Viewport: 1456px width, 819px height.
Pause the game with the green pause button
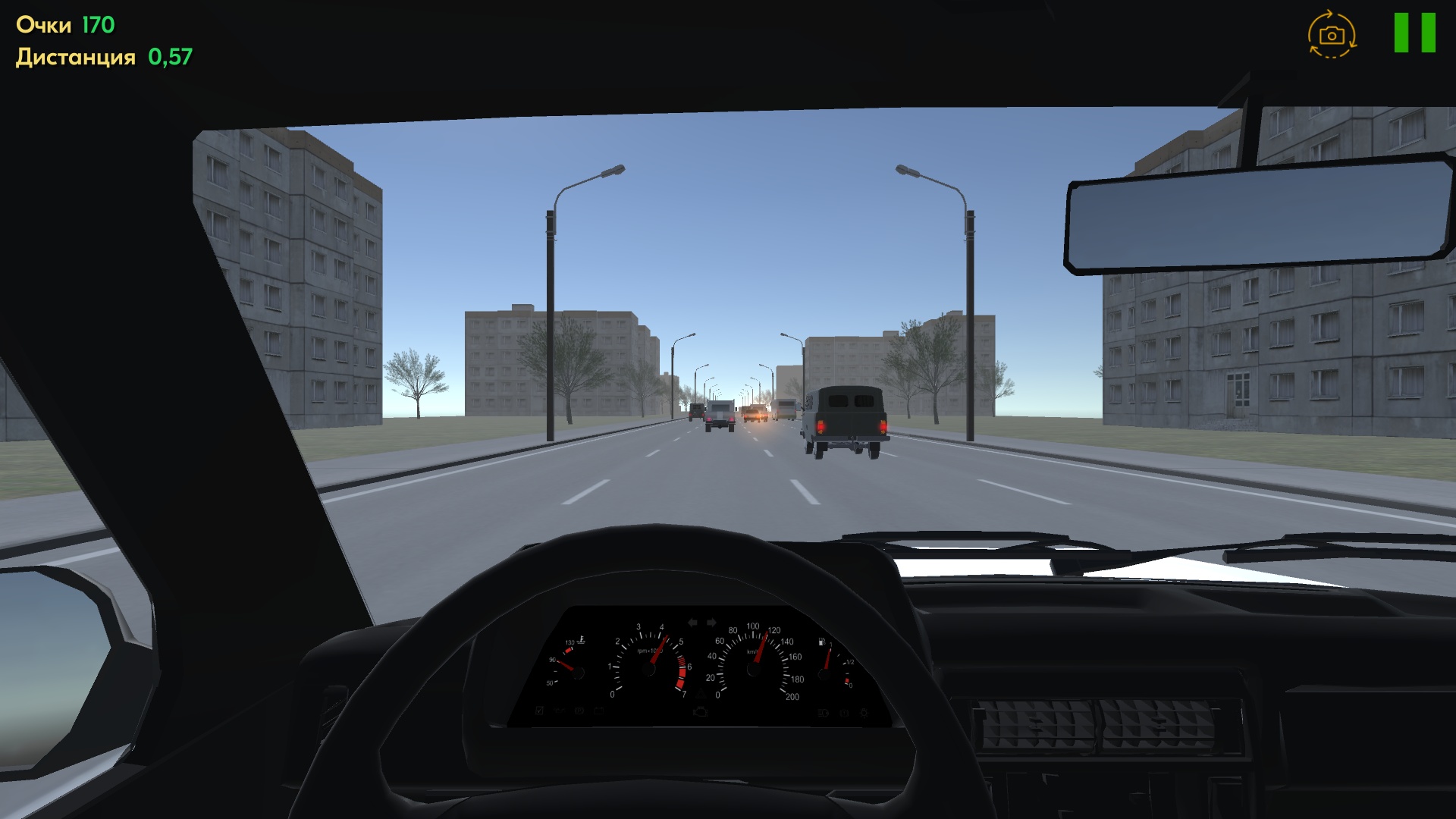tap(1415, 34)
